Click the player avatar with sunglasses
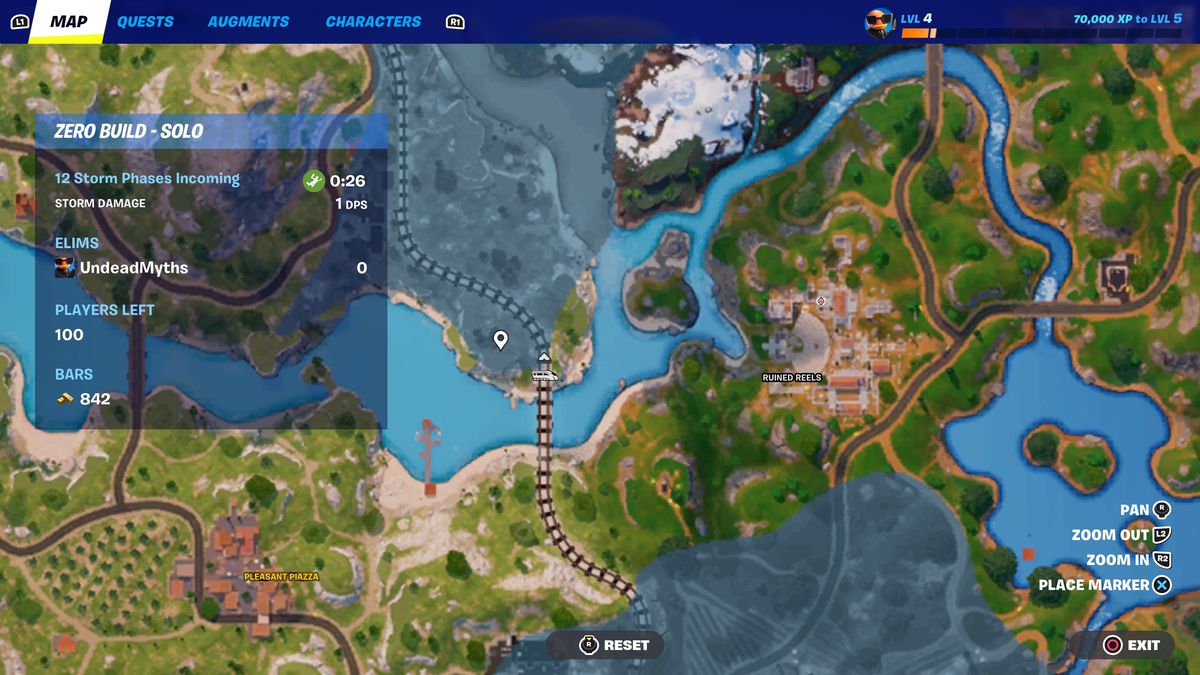Viewport: 1200px width, 675px height. pyautogui.click(x=879, y=21)
